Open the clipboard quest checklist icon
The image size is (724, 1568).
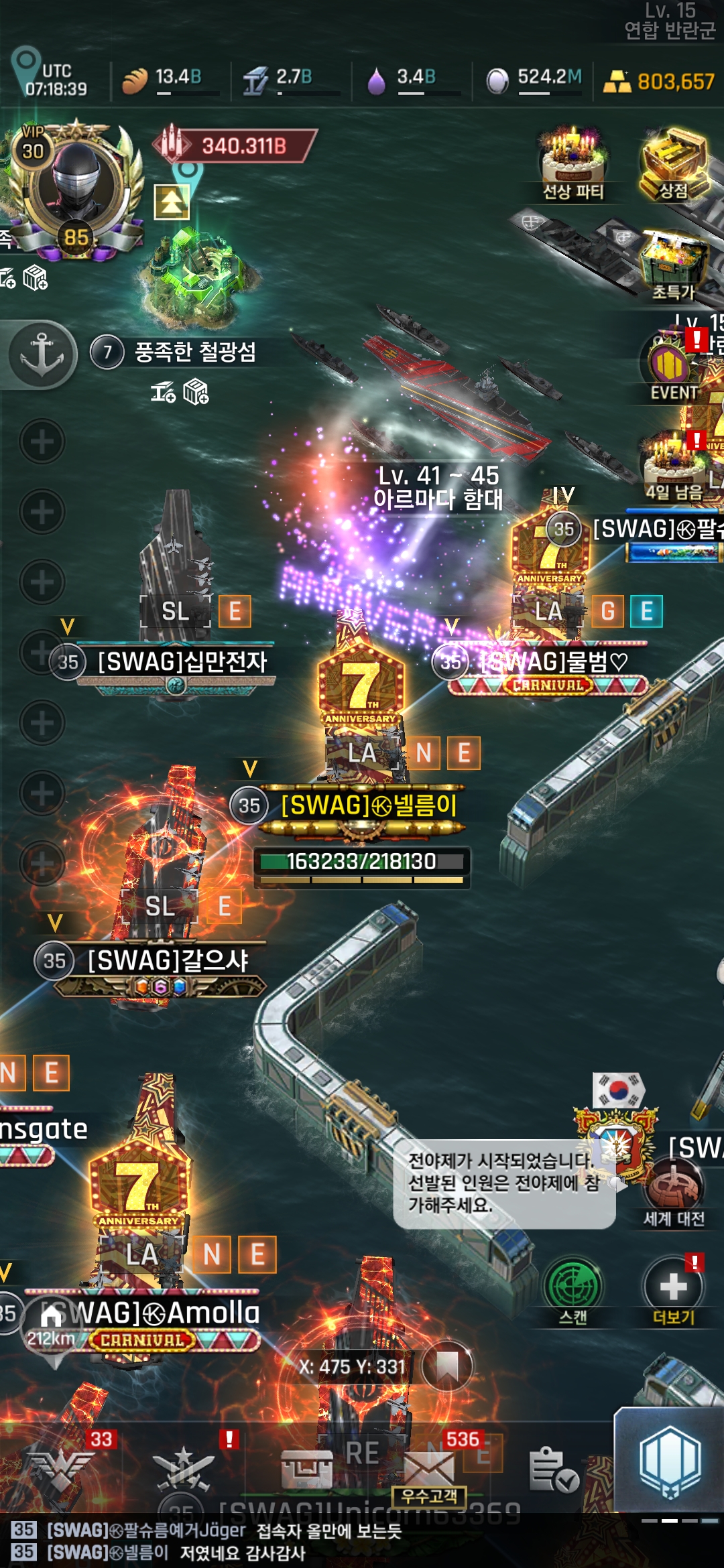coord(553,1469)
